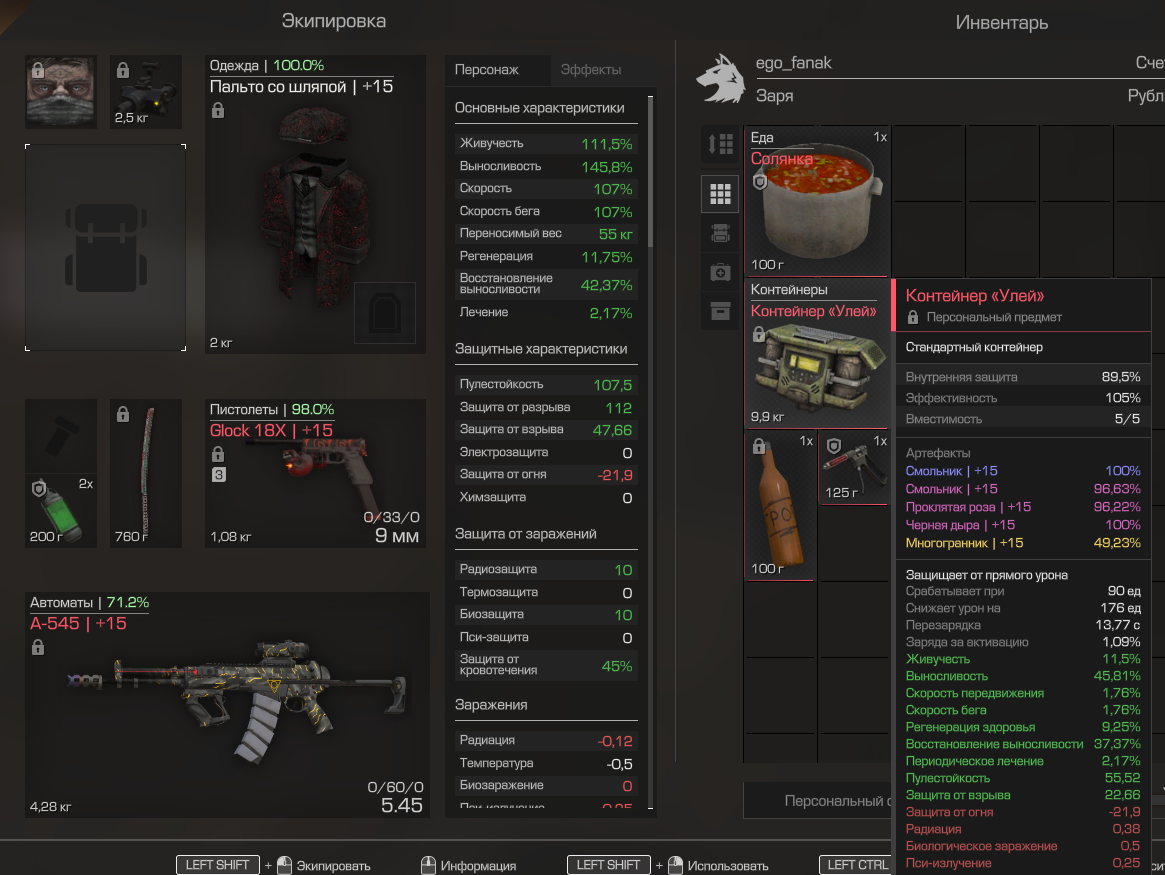The height and width of the screenshot is (875, 1165).
Task: Select the injector gun item
Action: [853, 467]
